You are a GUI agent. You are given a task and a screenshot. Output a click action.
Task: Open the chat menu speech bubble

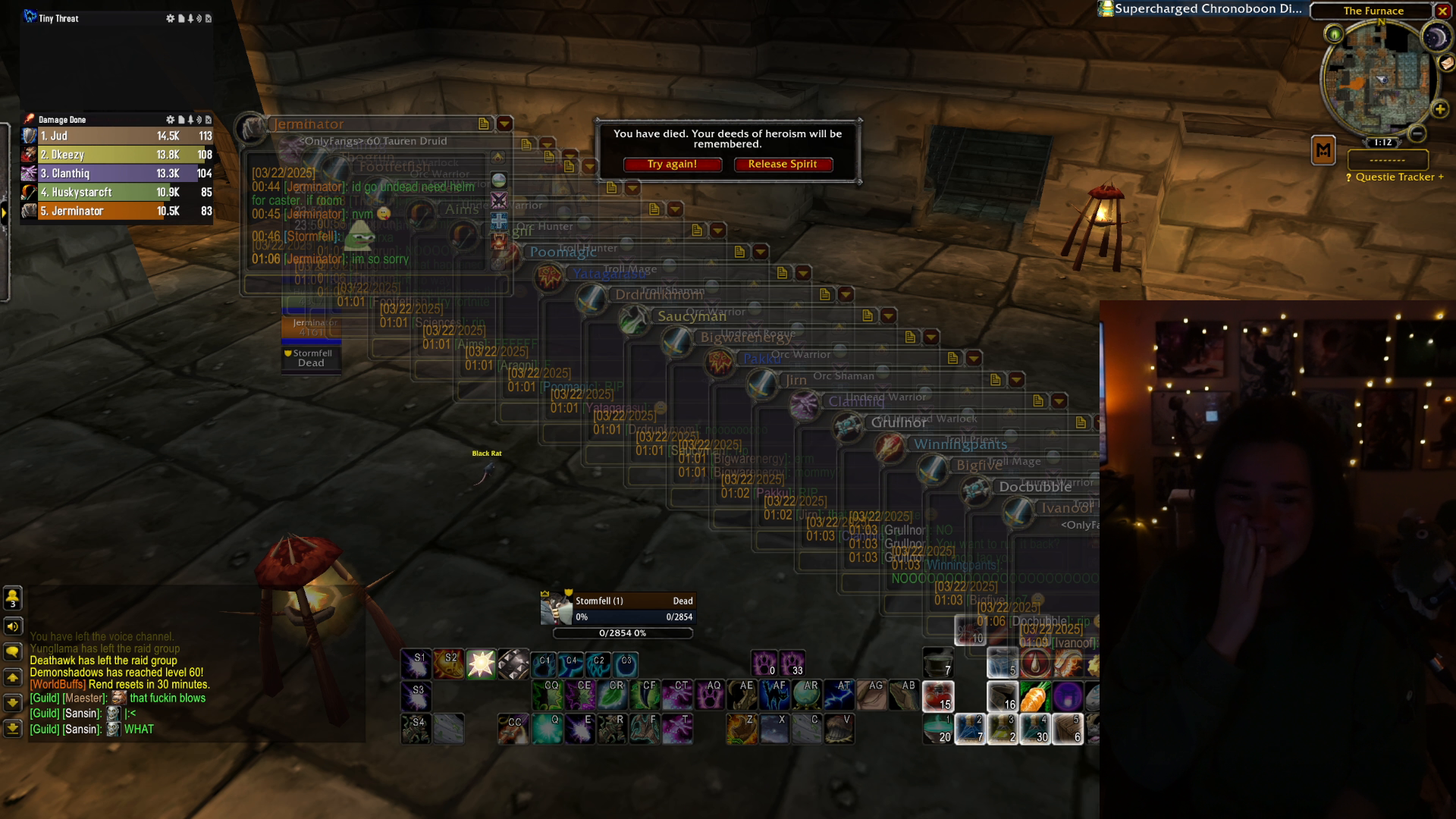coord(13,652)
